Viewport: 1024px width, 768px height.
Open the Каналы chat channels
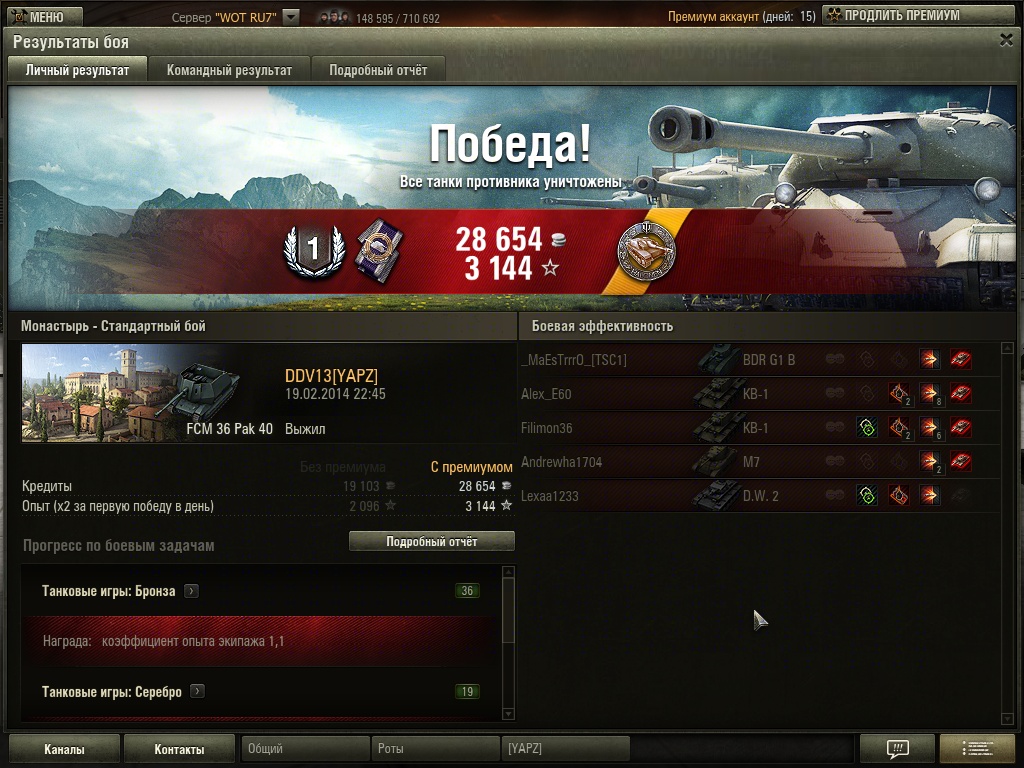64,749
